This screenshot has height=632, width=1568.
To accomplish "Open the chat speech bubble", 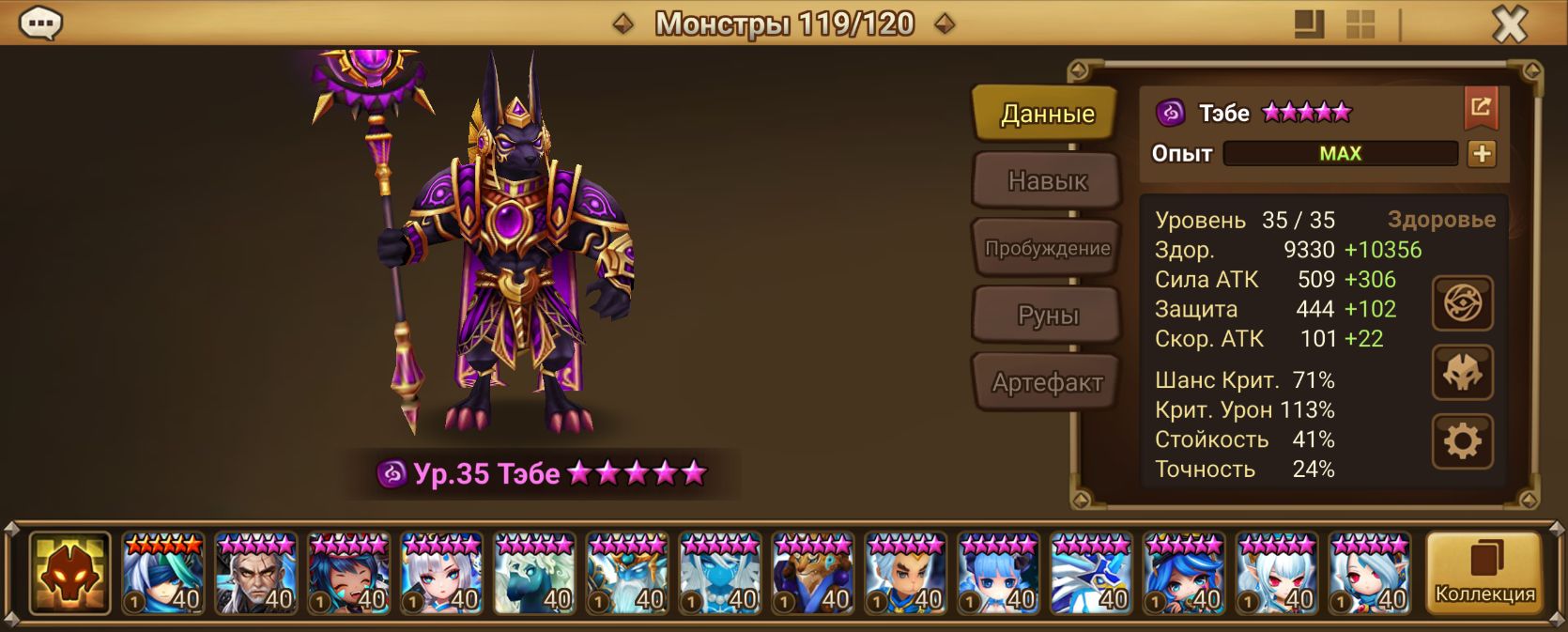I will 40,23.
